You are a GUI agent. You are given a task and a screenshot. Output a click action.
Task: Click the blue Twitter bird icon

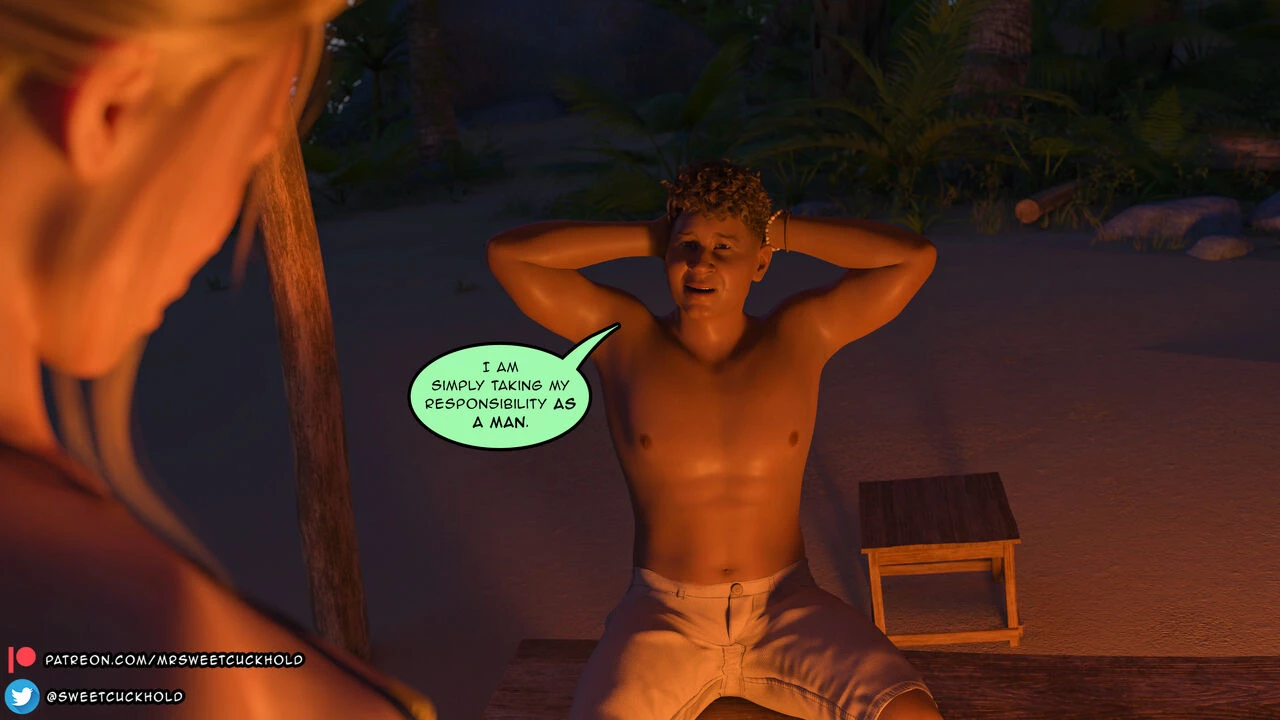click(22, 696)
